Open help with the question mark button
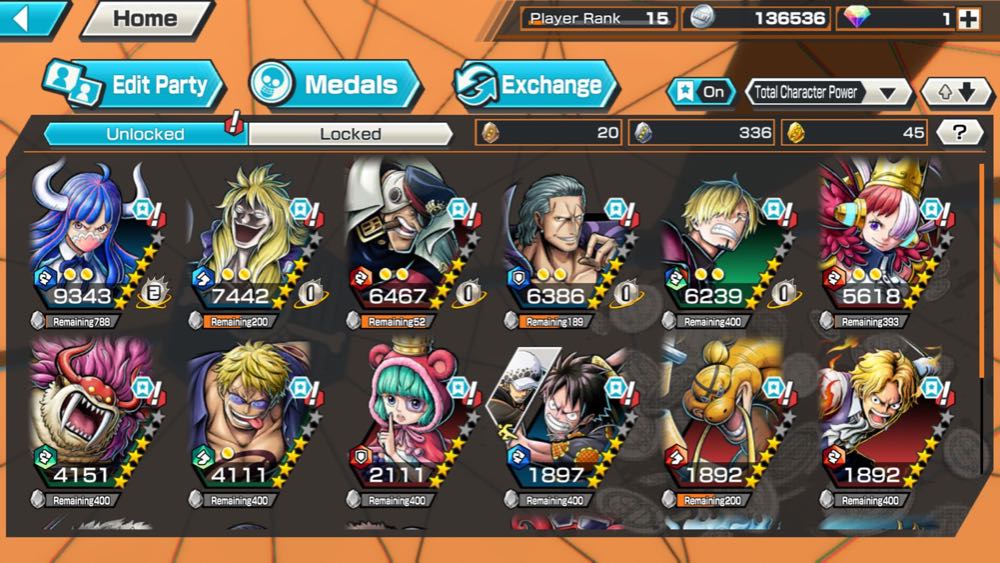This screenshot has width=1000, height=563. pyautogui.click(x=959, y=132)
